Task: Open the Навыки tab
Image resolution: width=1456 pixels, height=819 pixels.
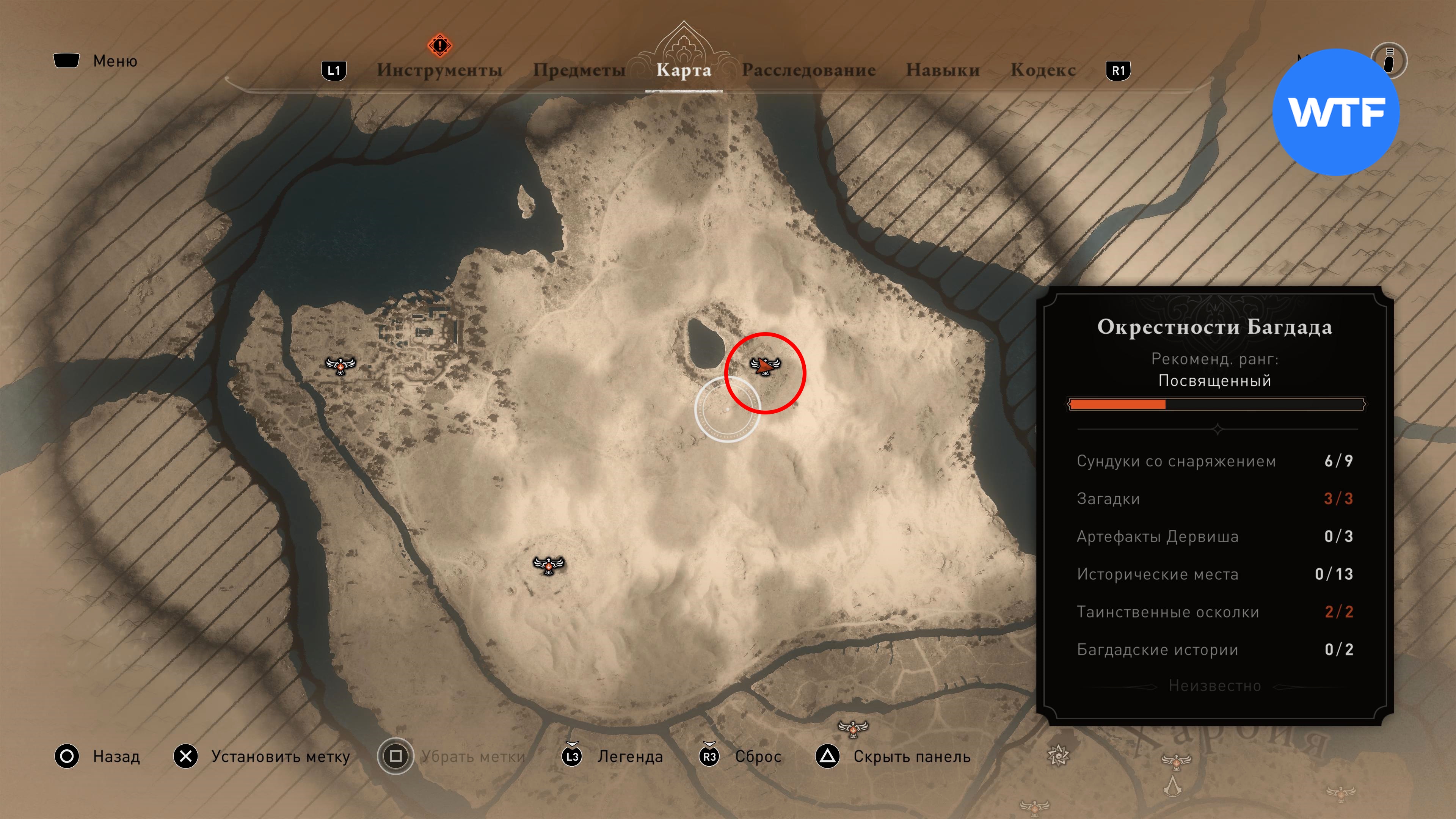Action: (942, 70)
